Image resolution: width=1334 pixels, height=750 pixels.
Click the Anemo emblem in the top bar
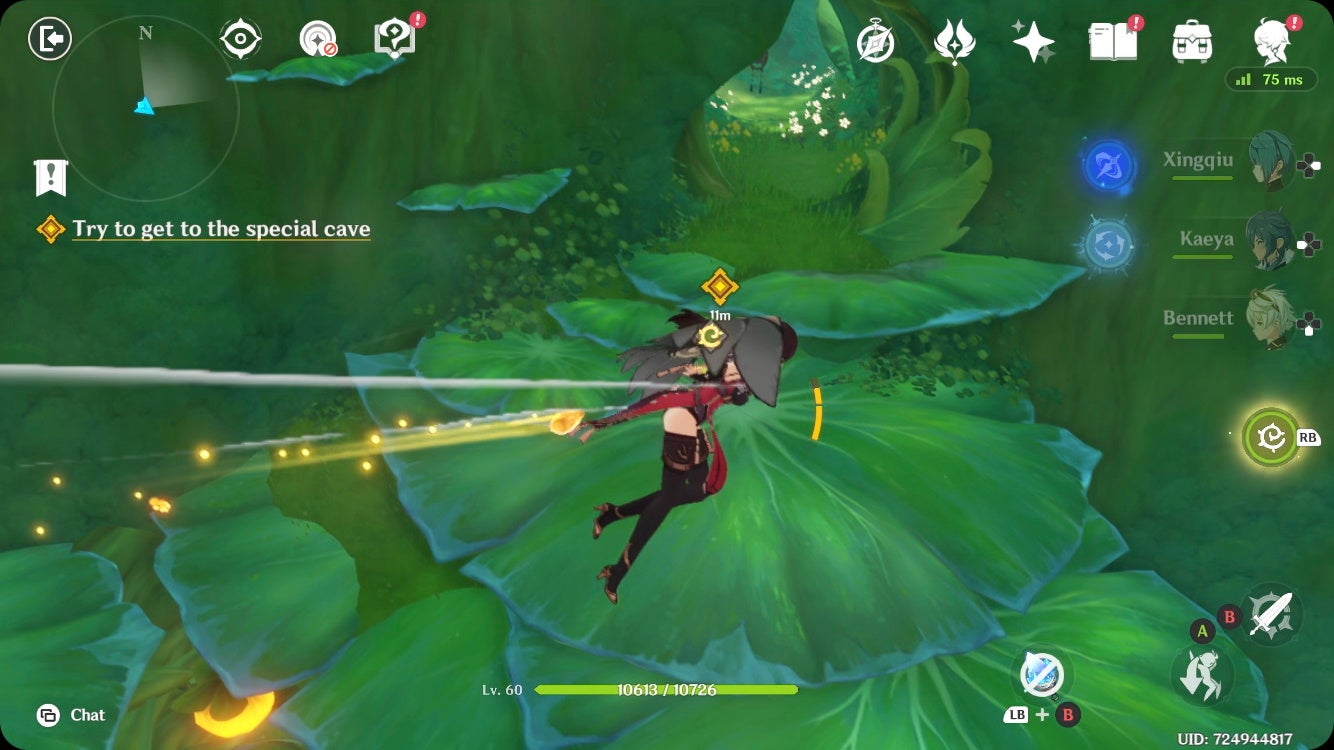pyautogui.click(x=955, y=40)
